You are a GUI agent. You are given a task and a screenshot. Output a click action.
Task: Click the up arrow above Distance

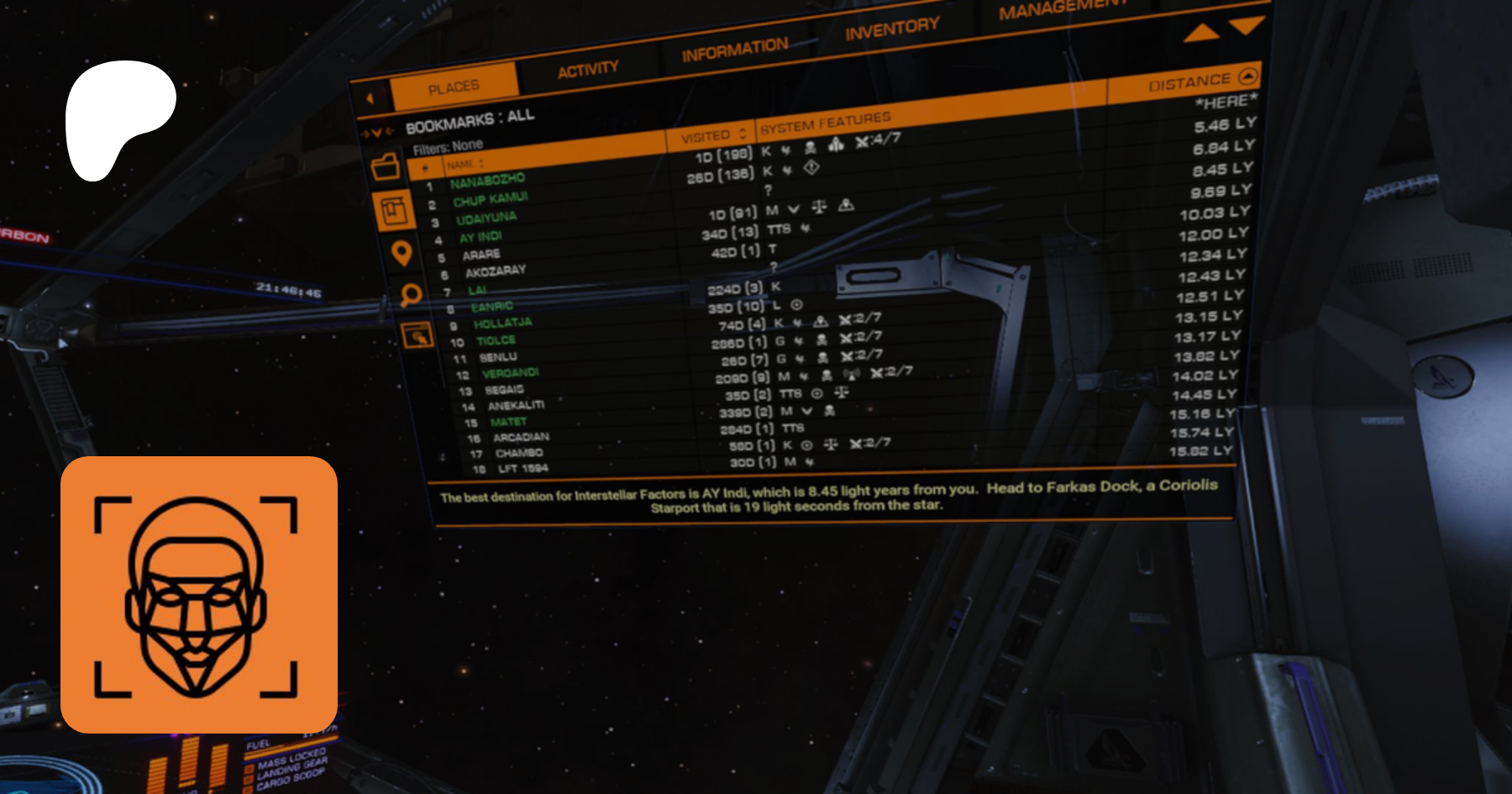(x=1201, y=33)
